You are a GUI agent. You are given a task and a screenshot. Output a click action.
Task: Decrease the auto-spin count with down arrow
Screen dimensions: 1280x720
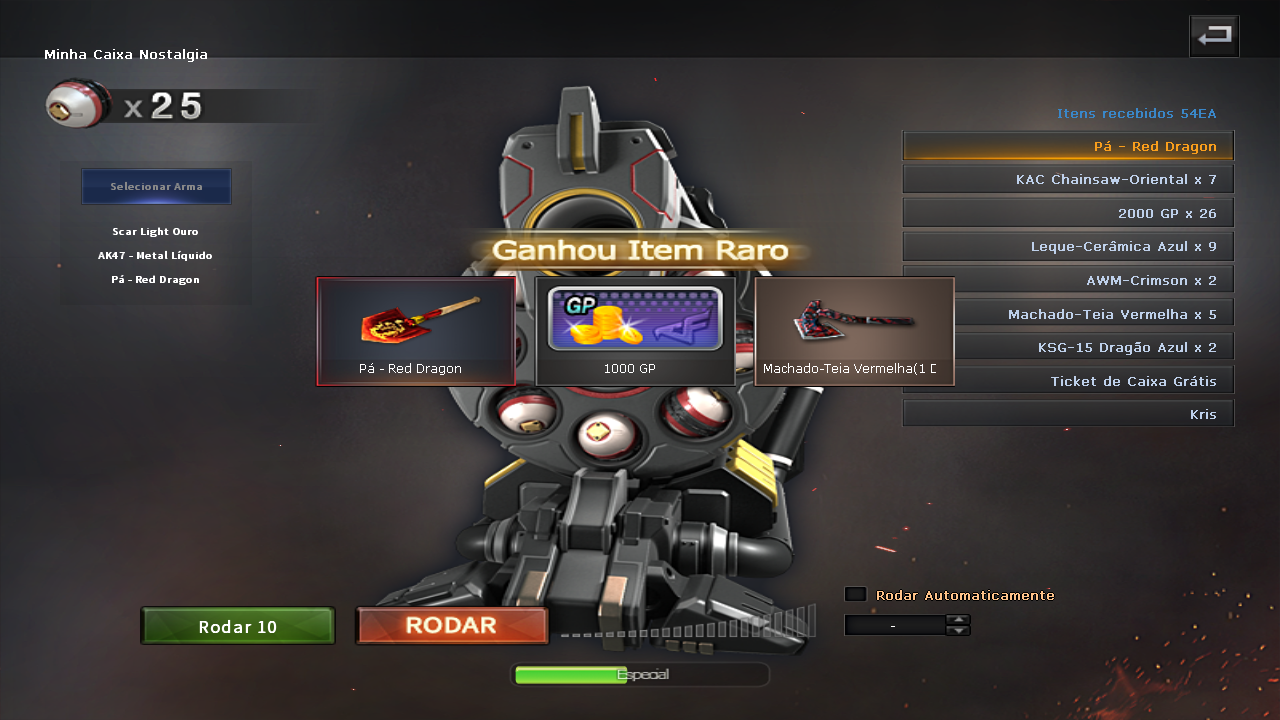[x=958, y=630]
